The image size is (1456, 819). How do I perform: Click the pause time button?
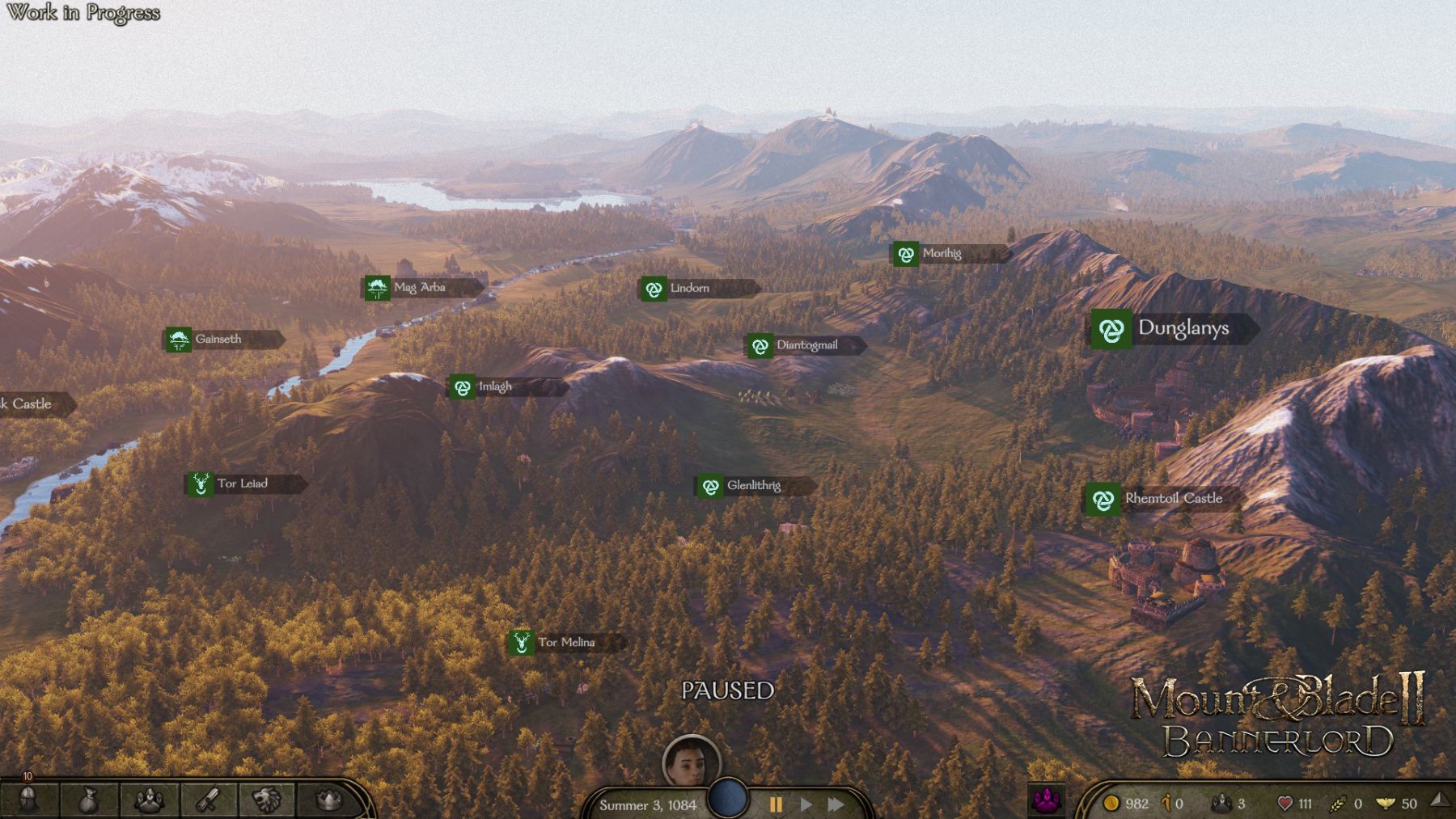point(776,804)
